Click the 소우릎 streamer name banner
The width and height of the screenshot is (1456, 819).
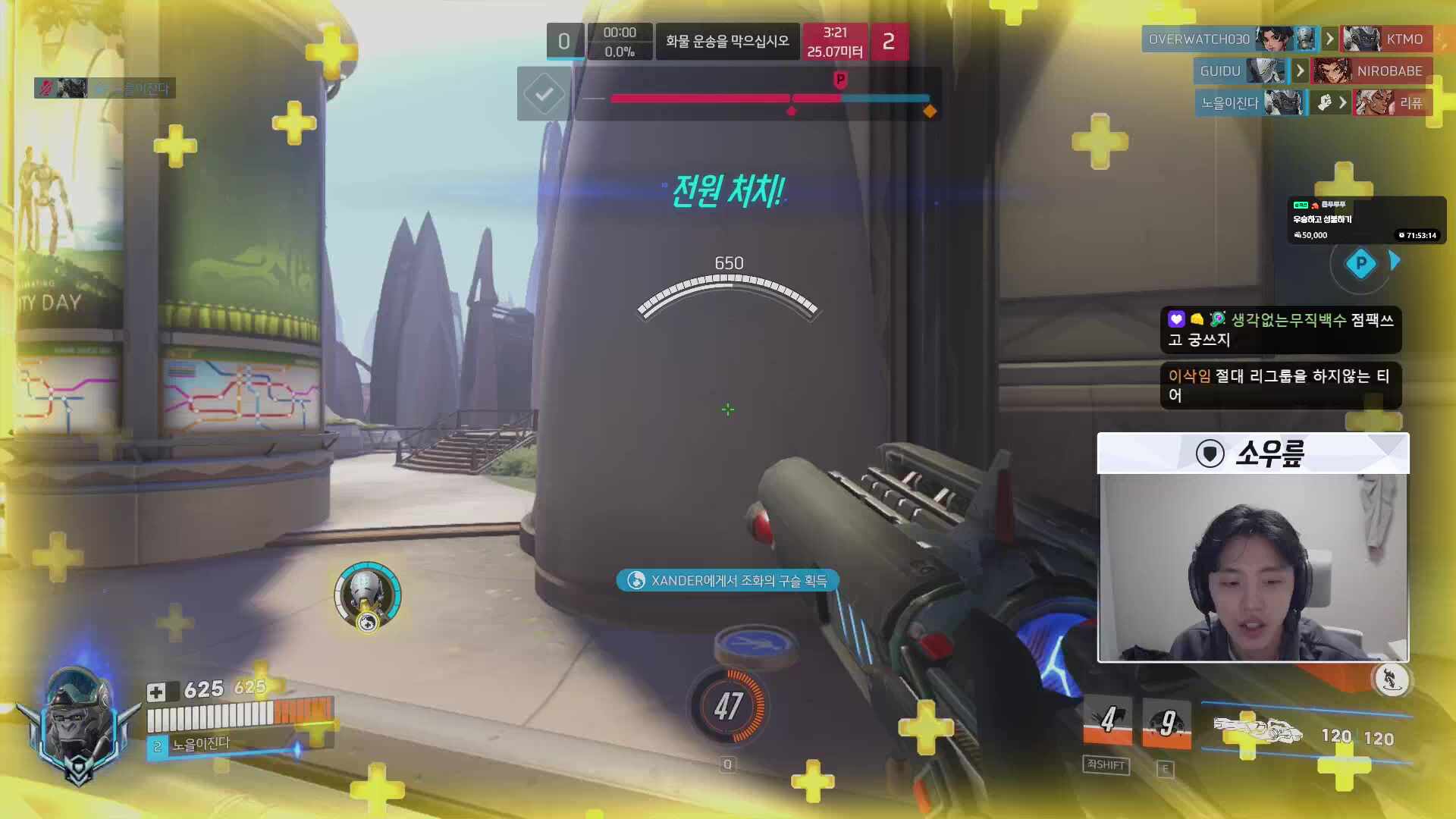pyautogui.click(x=1253, y=453)
